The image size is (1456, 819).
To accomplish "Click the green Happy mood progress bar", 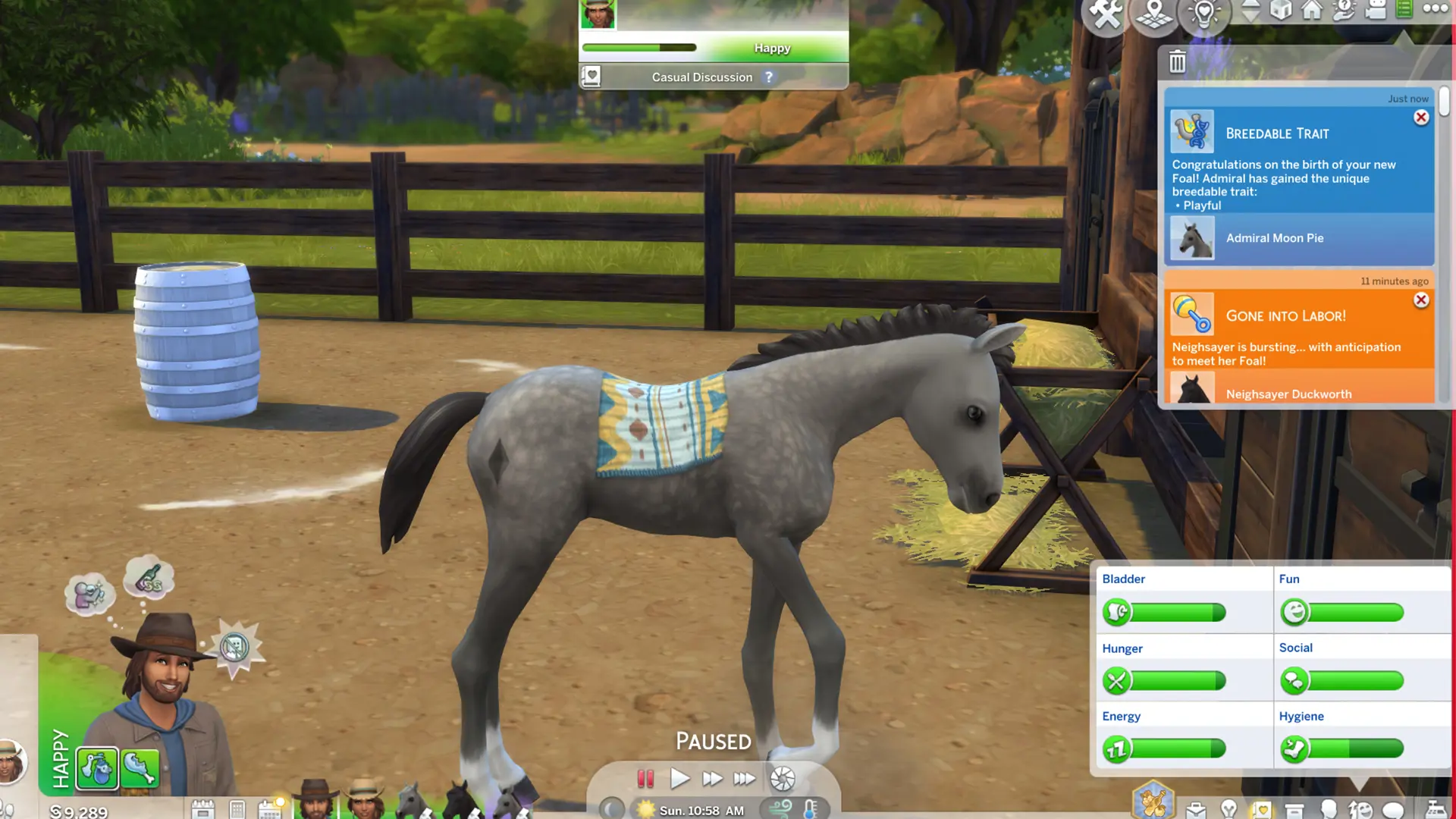I will point(639,47).
